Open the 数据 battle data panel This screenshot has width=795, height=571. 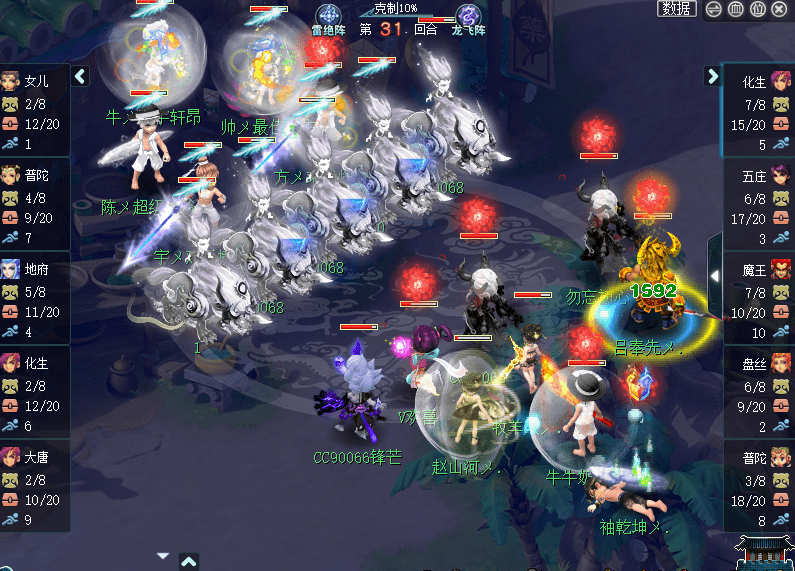coord(677,9)
